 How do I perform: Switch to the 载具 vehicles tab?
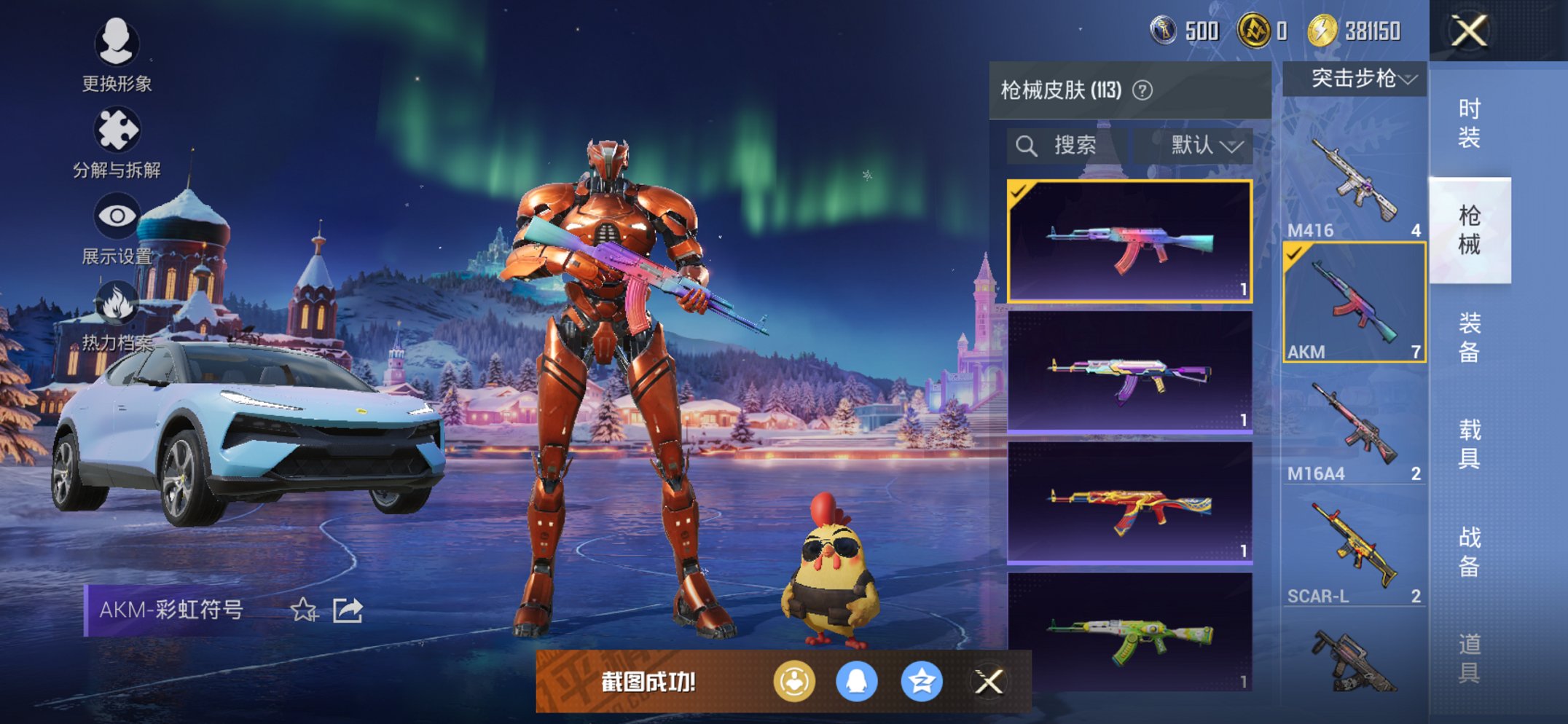pyautogui.click(x=1469, y=444)
